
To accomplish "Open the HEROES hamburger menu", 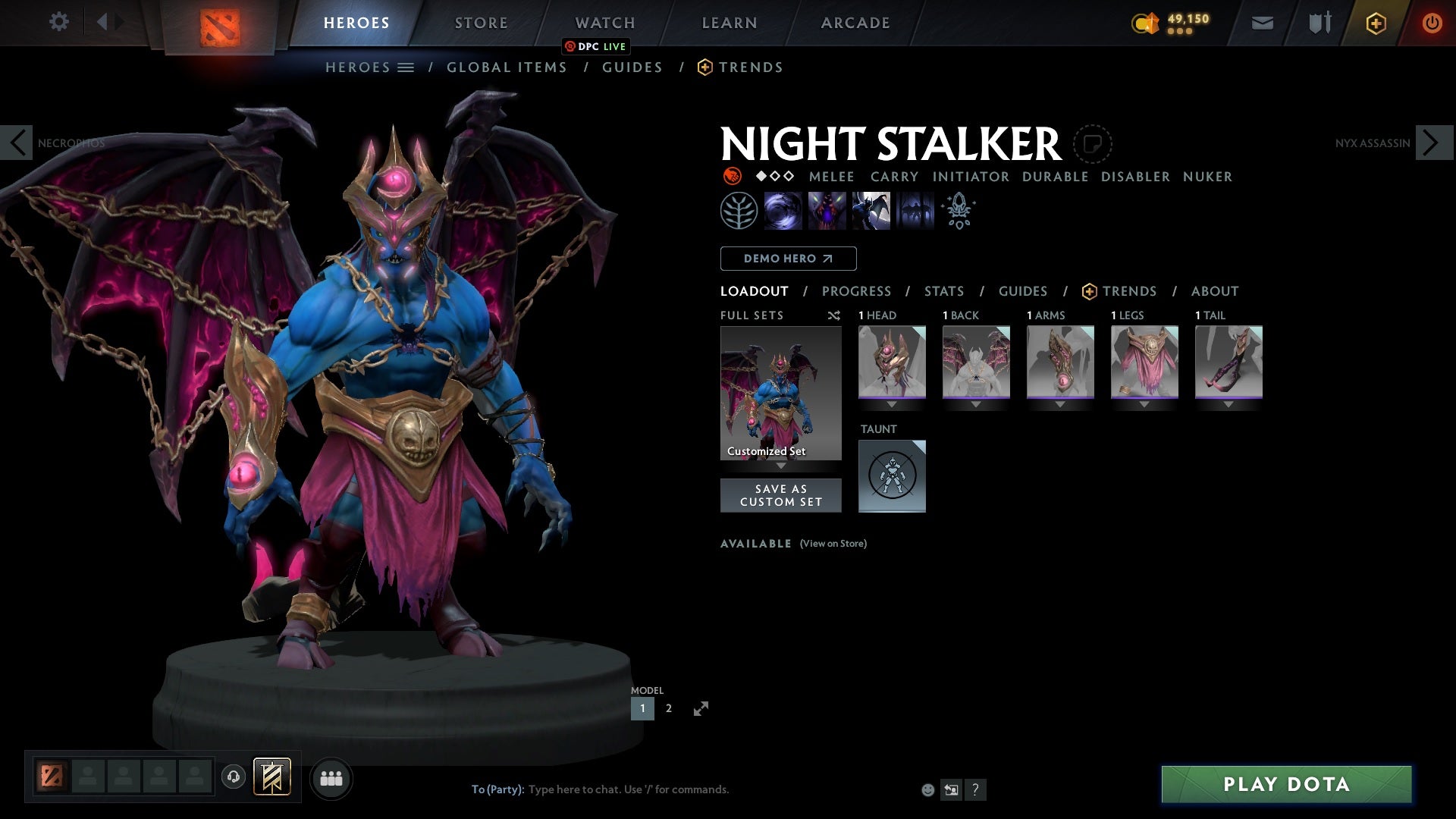I will [x=407, y=67].
